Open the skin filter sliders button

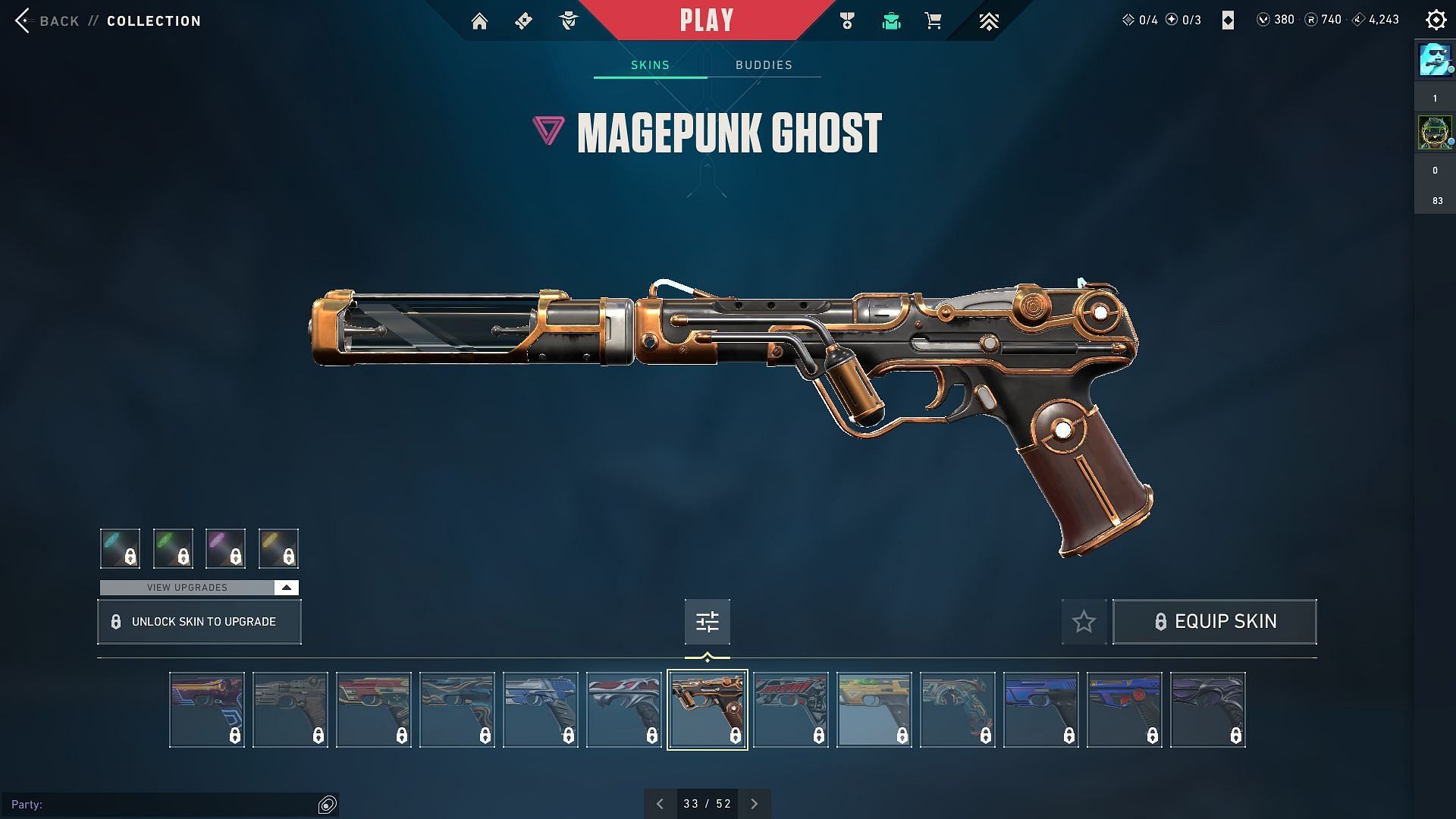[707, 622]
